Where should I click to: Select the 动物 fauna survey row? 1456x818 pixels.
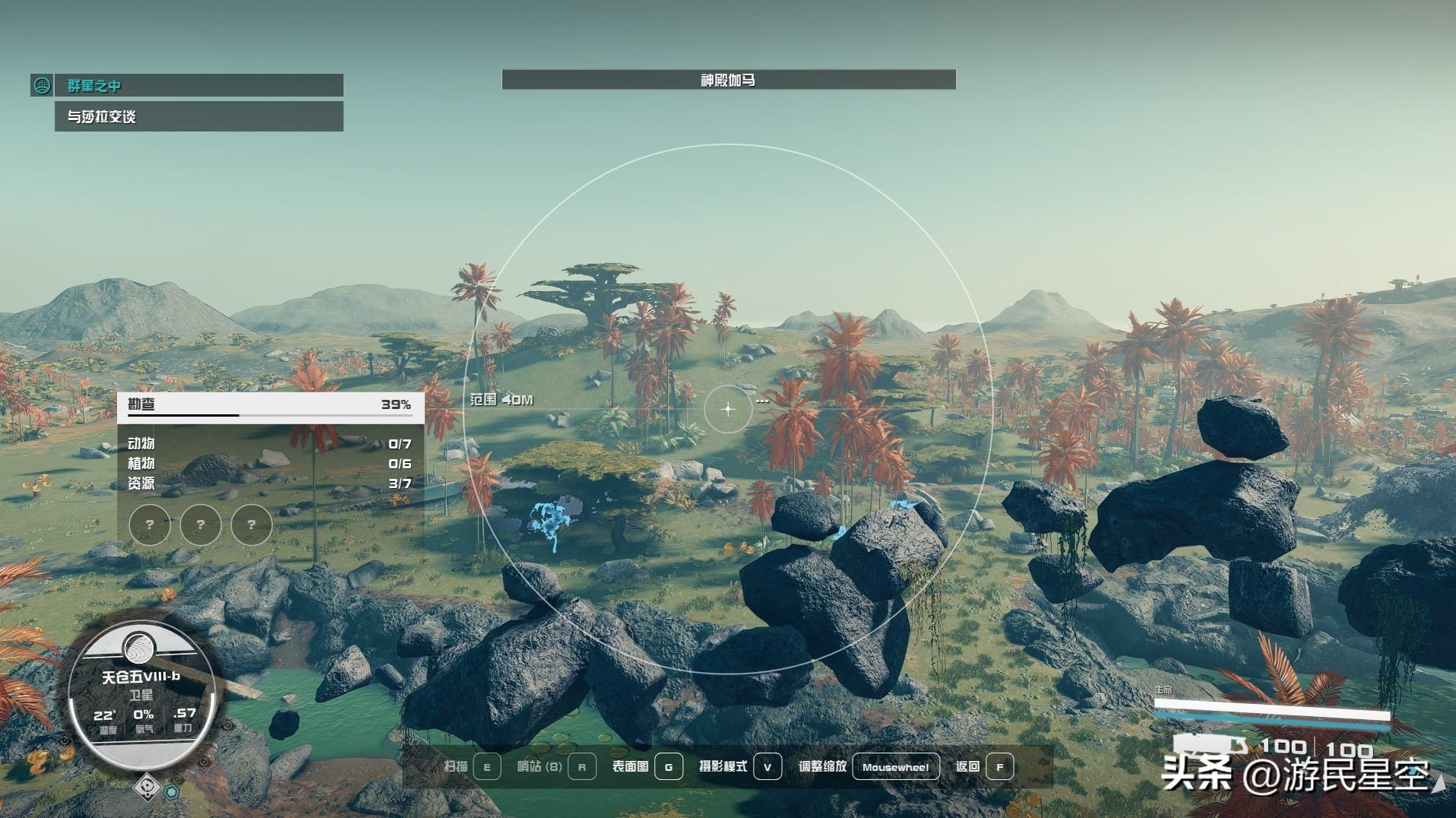pos(270,443)
